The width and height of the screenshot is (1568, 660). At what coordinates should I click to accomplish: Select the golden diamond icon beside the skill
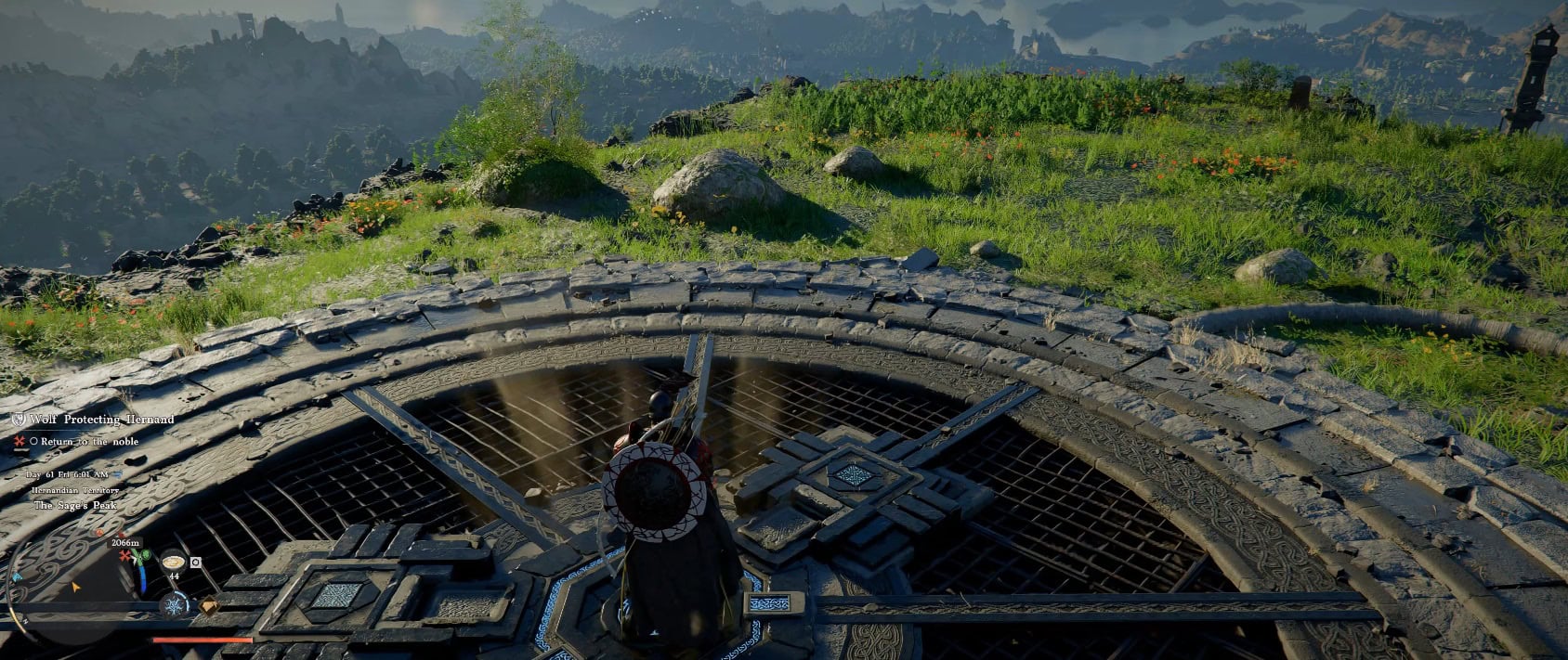(210, 606)
